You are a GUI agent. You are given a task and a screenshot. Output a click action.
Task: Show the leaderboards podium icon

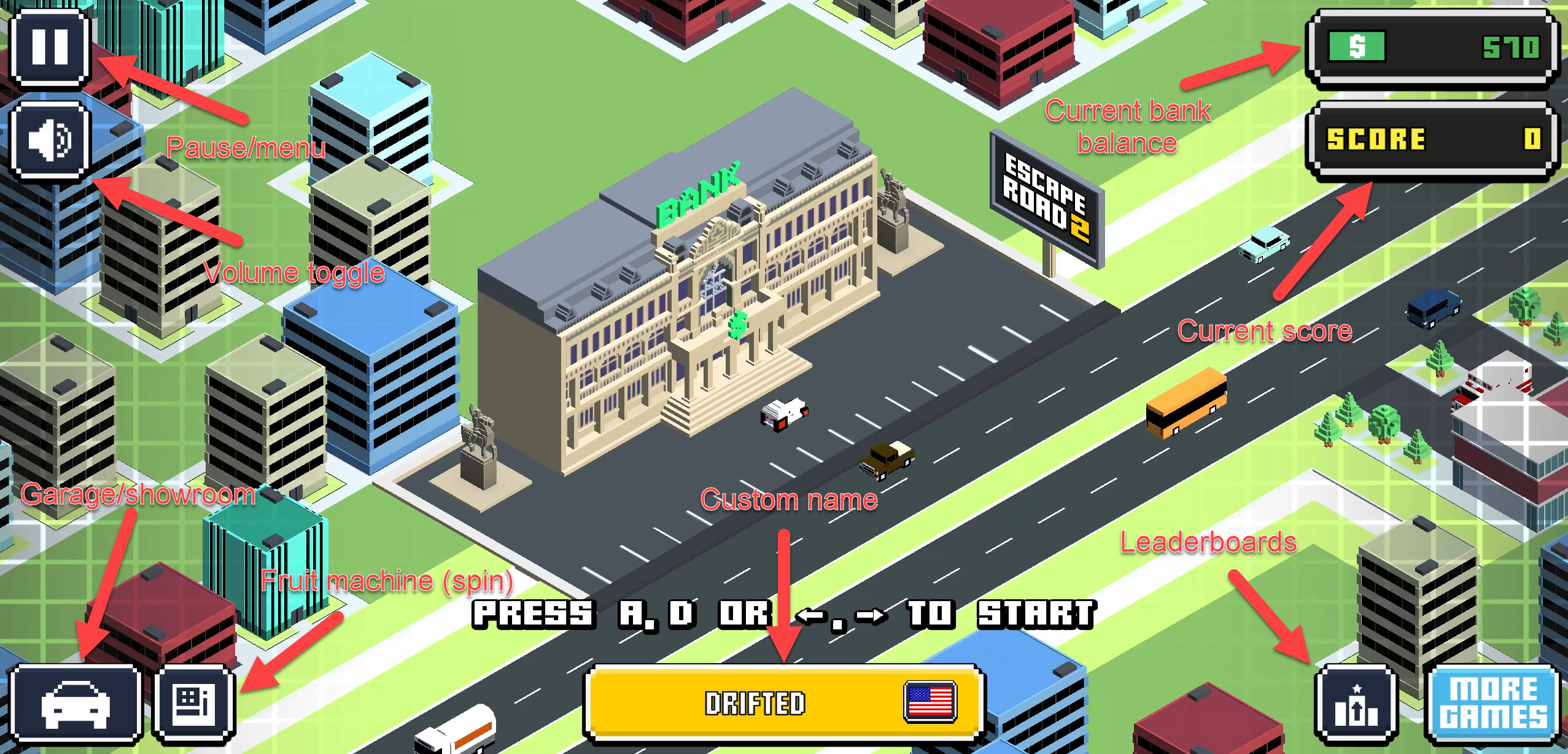click(x=1356, y=704)
